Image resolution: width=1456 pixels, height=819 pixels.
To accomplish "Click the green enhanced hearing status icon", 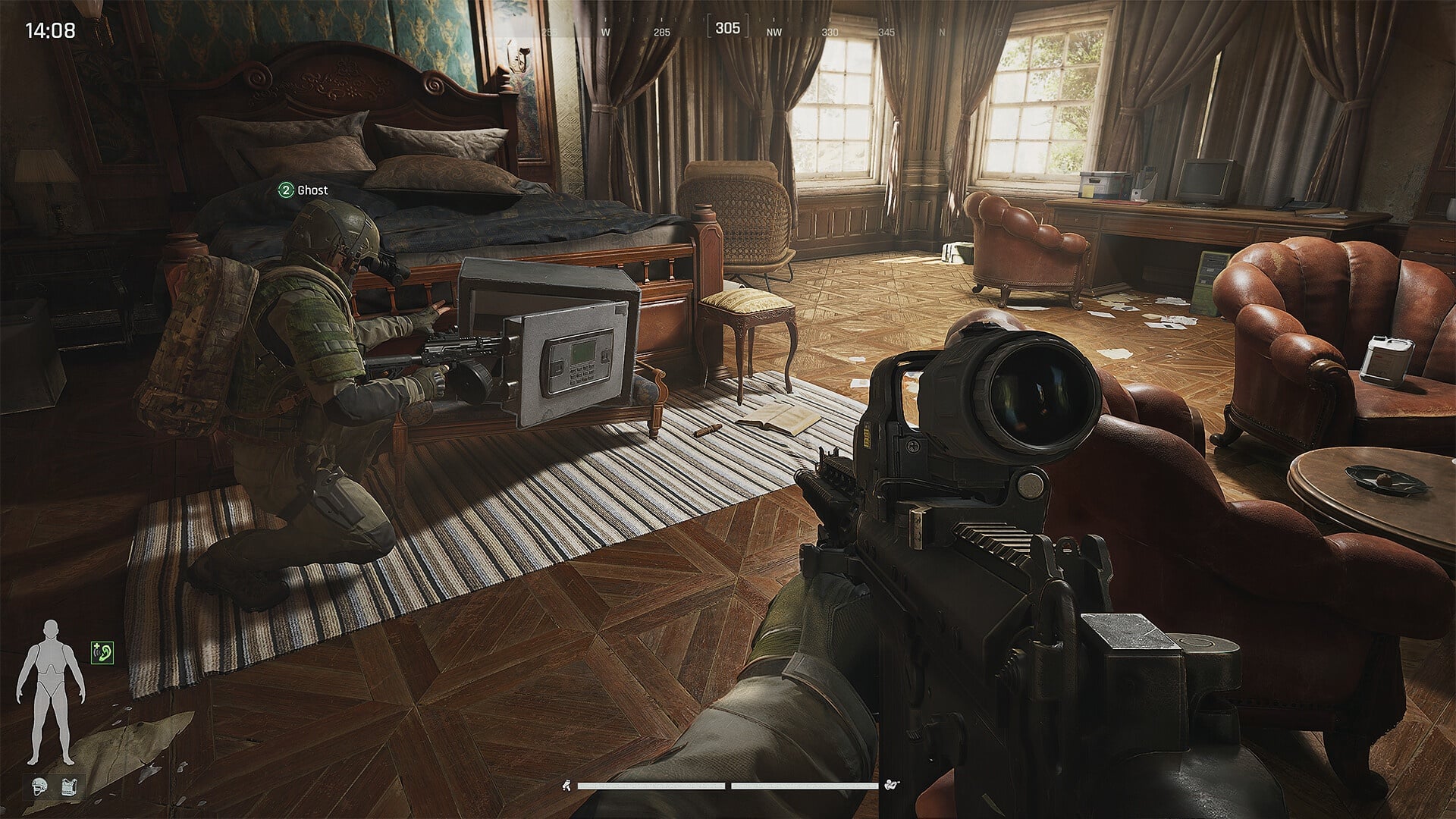I will [102, 652].
